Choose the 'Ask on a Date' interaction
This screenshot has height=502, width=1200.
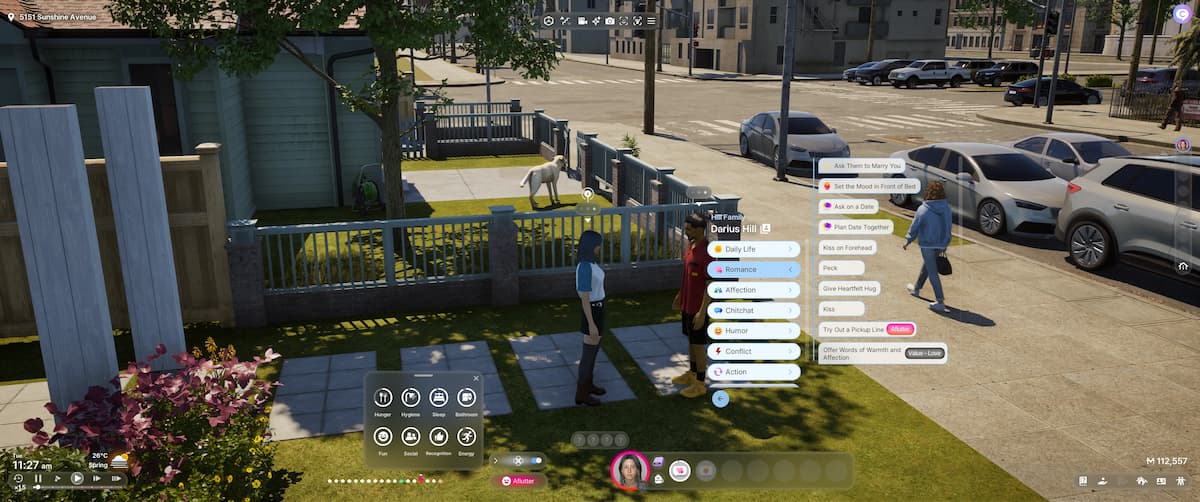click(848, 206)
